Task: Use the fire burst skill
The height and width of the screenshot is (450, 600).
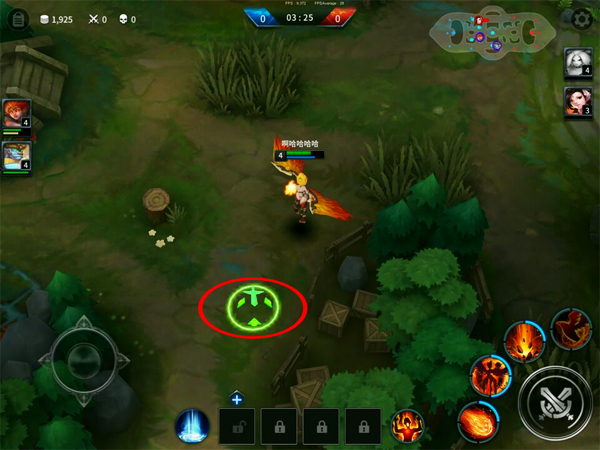Action: click(x=522, y=342)
